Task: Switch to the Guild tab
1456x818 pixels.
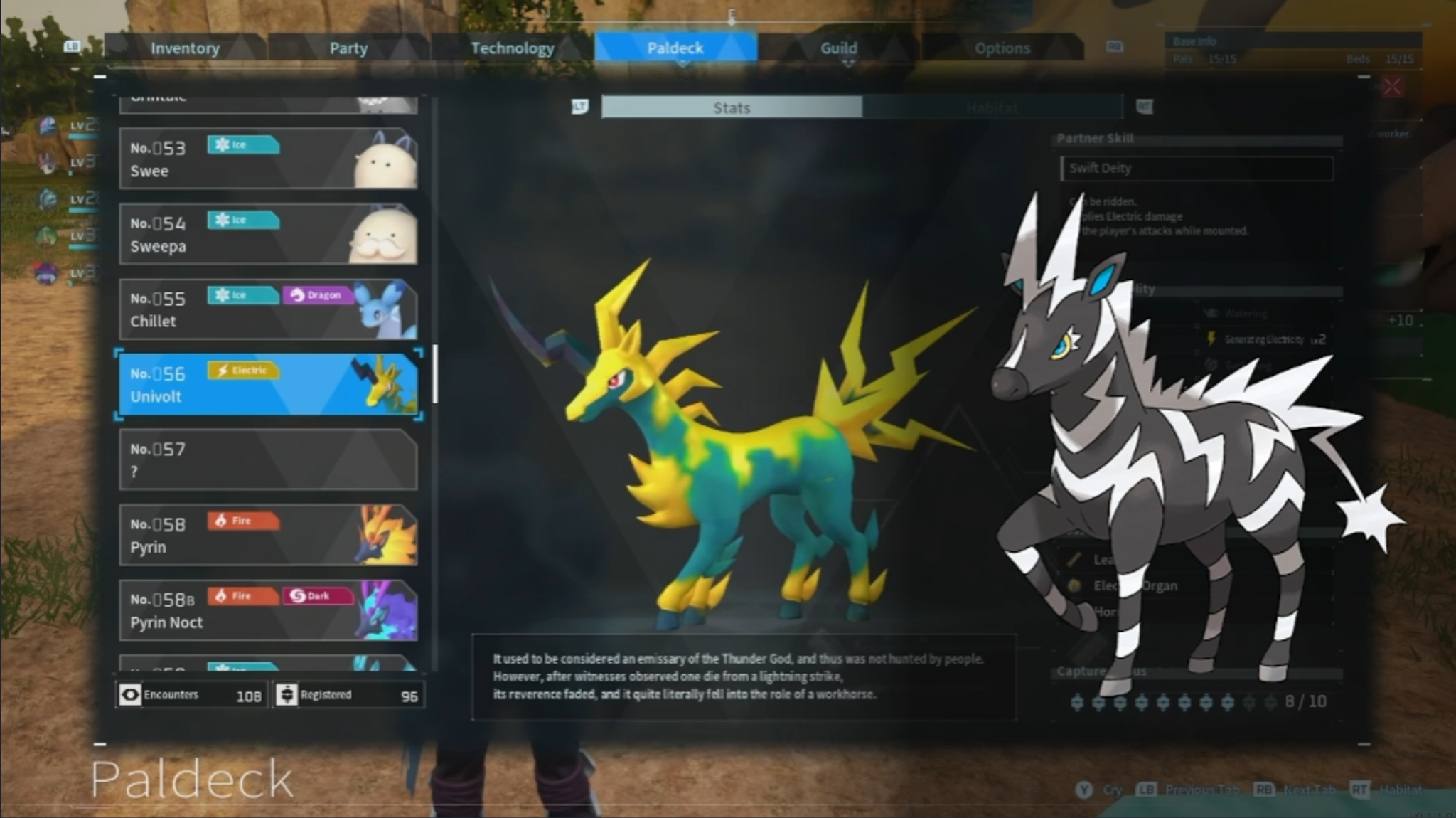Action: 839,48
